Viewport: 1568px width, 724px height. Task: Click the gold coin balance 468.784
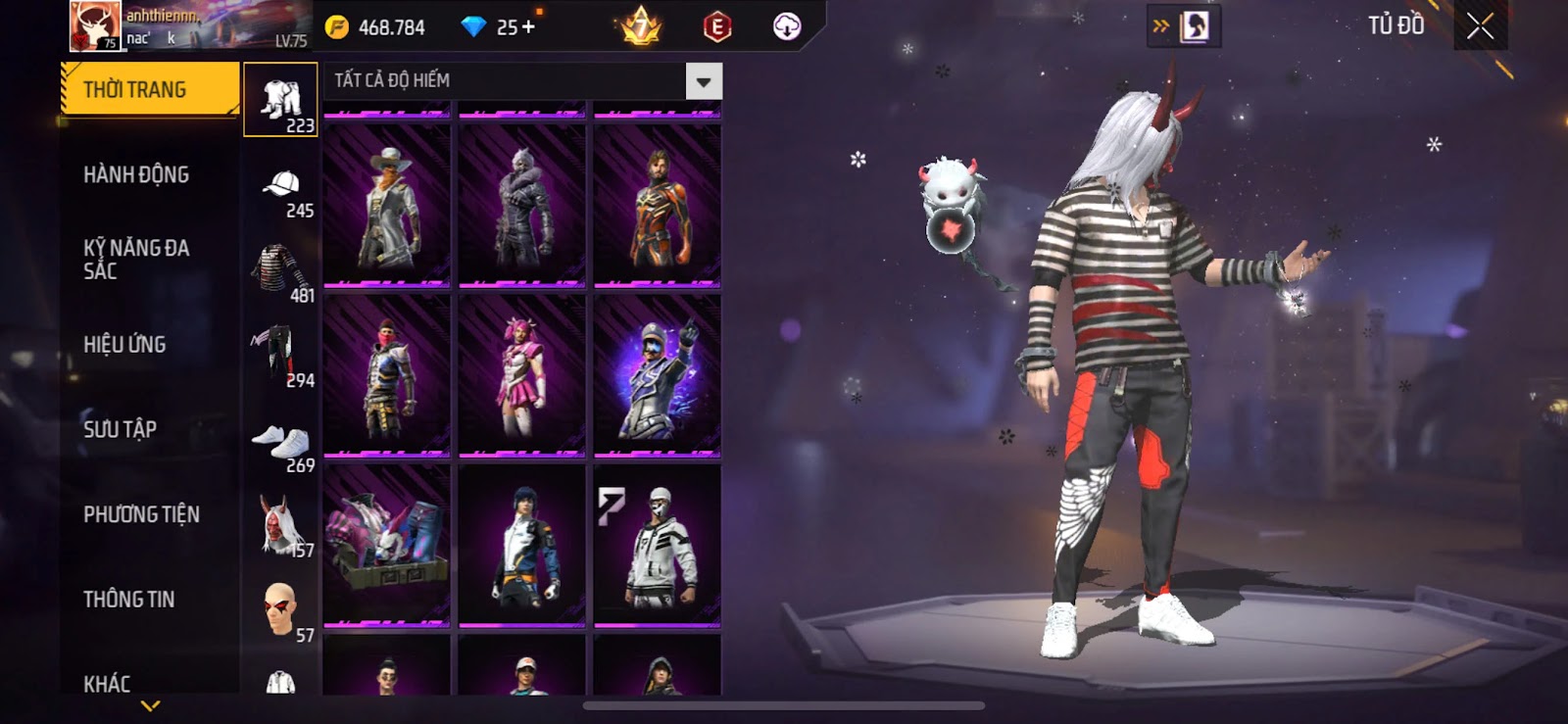click(376, 27)
